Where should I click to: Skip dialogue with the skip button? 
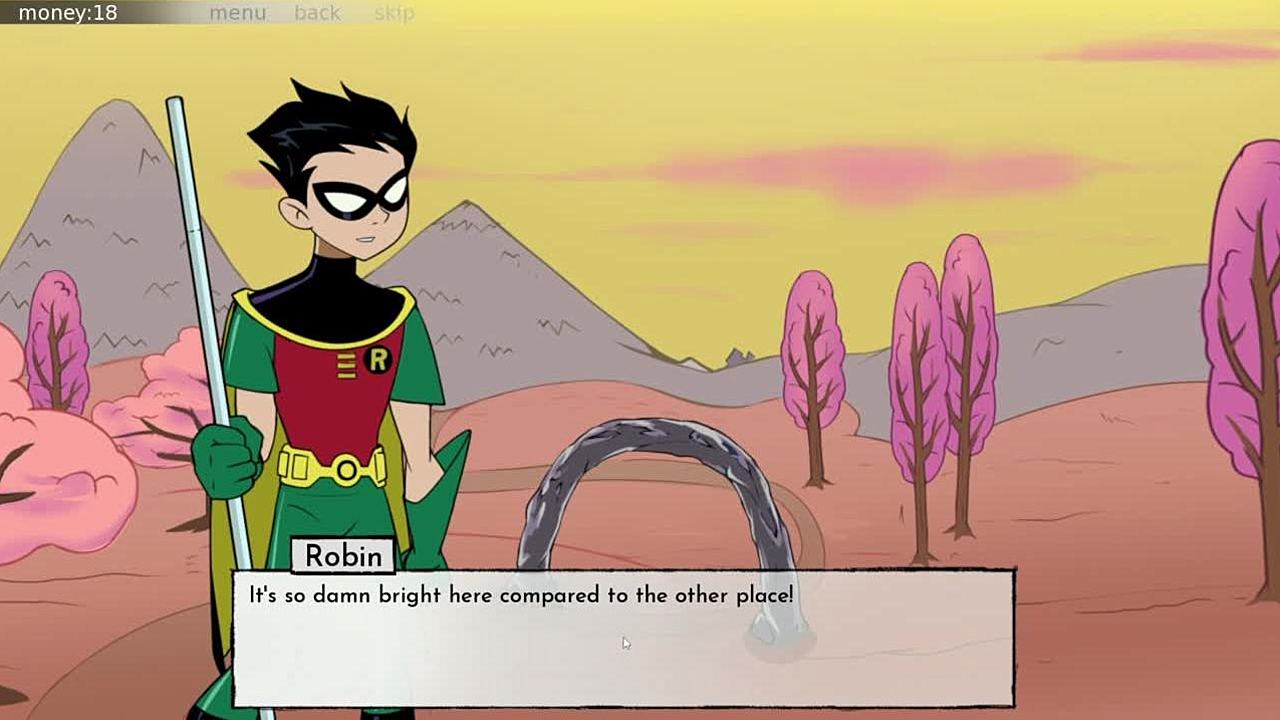(394, 13)
